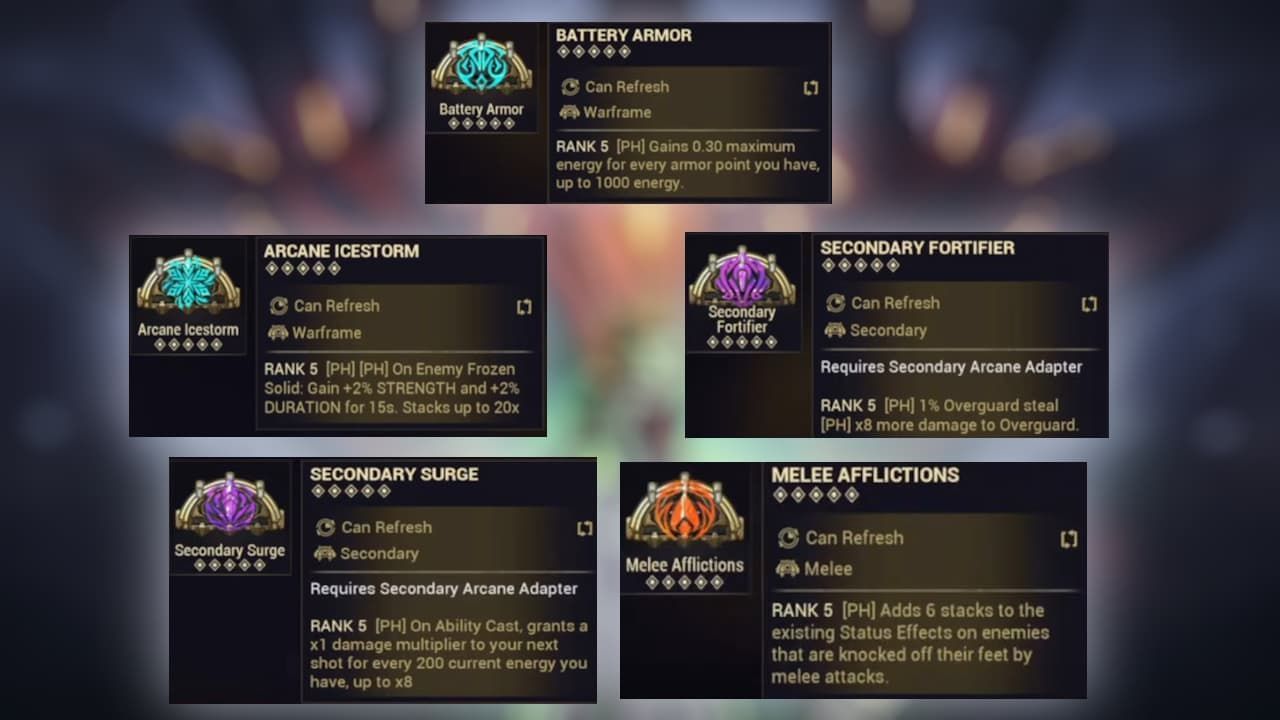Click the Arcane Icestorm snowflake emblem
Screen dimensions: 1280x720
[x=188, y=285]
